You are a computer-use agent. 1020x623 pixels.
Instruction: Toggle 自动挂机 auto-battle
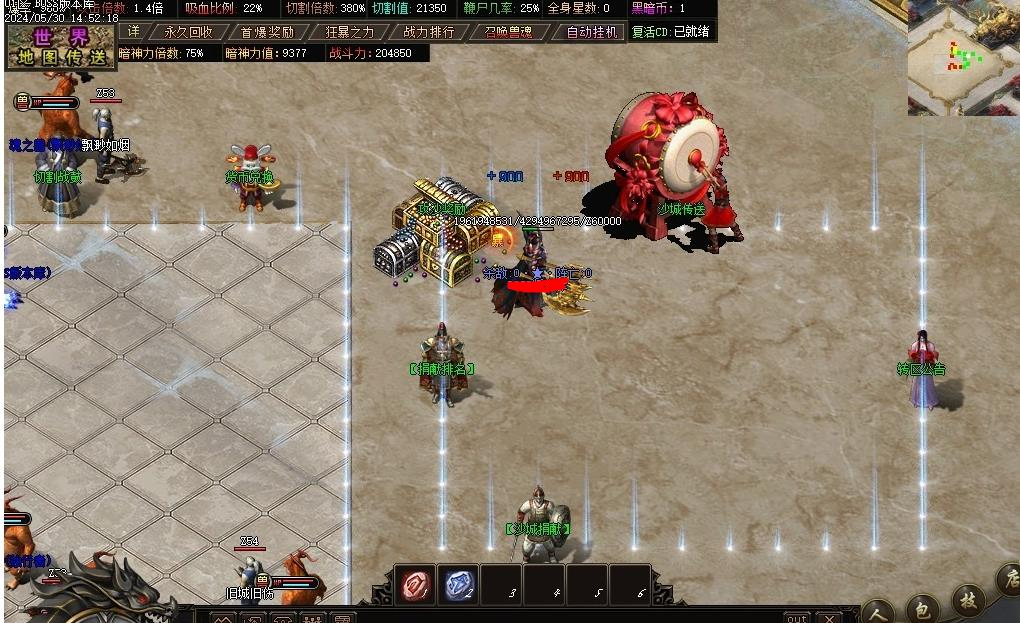pos(593,32)
